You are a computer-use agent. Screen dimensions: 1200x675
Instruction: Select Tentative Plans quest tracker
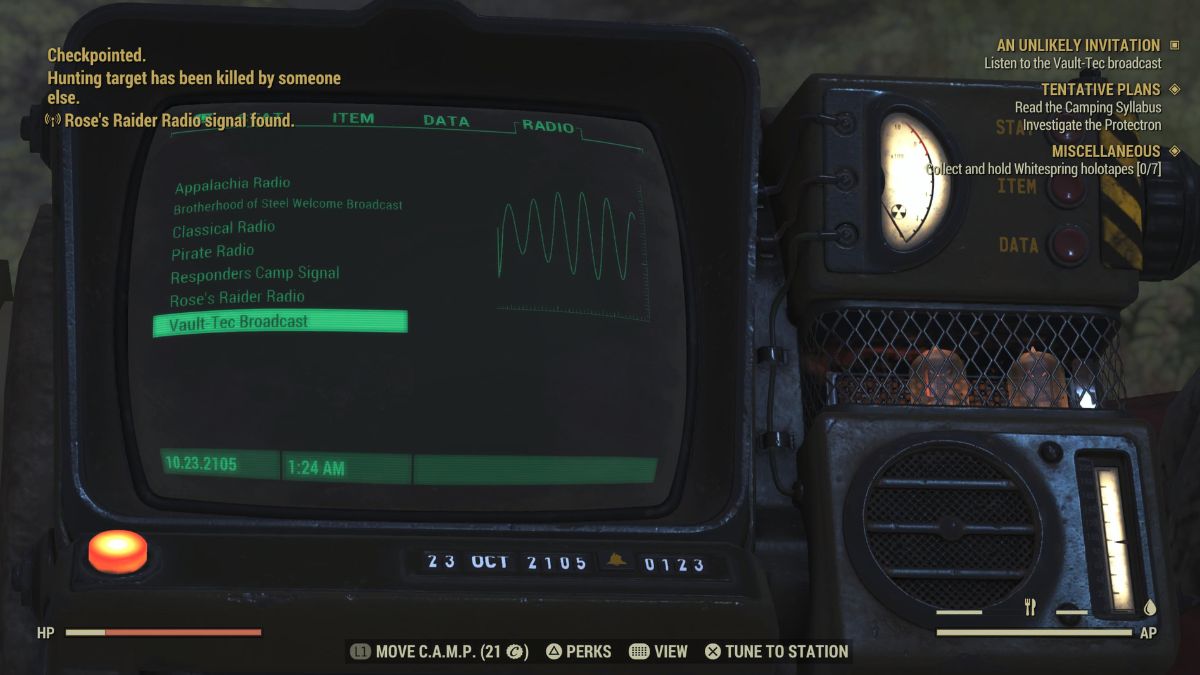[x=1100, y=90]
